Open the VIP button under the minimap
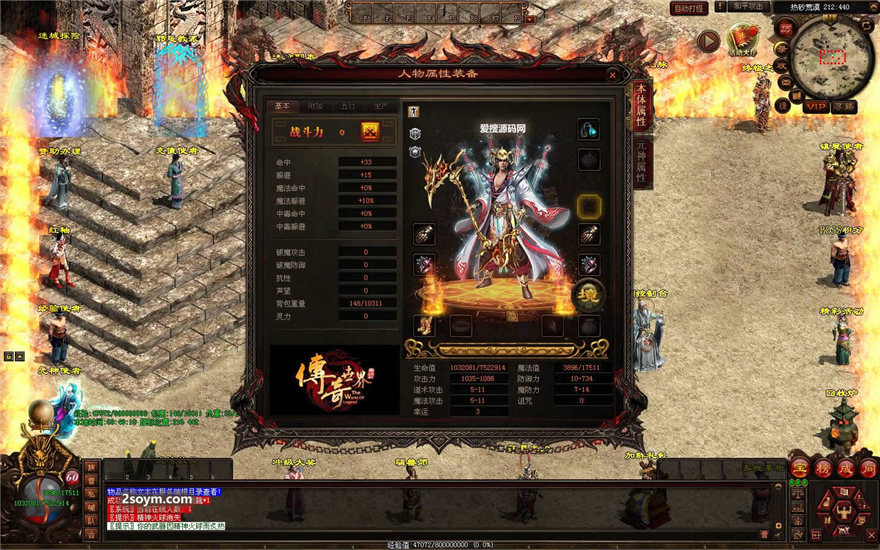This screenshot has width=880, height=550. (x=816, y=106)
